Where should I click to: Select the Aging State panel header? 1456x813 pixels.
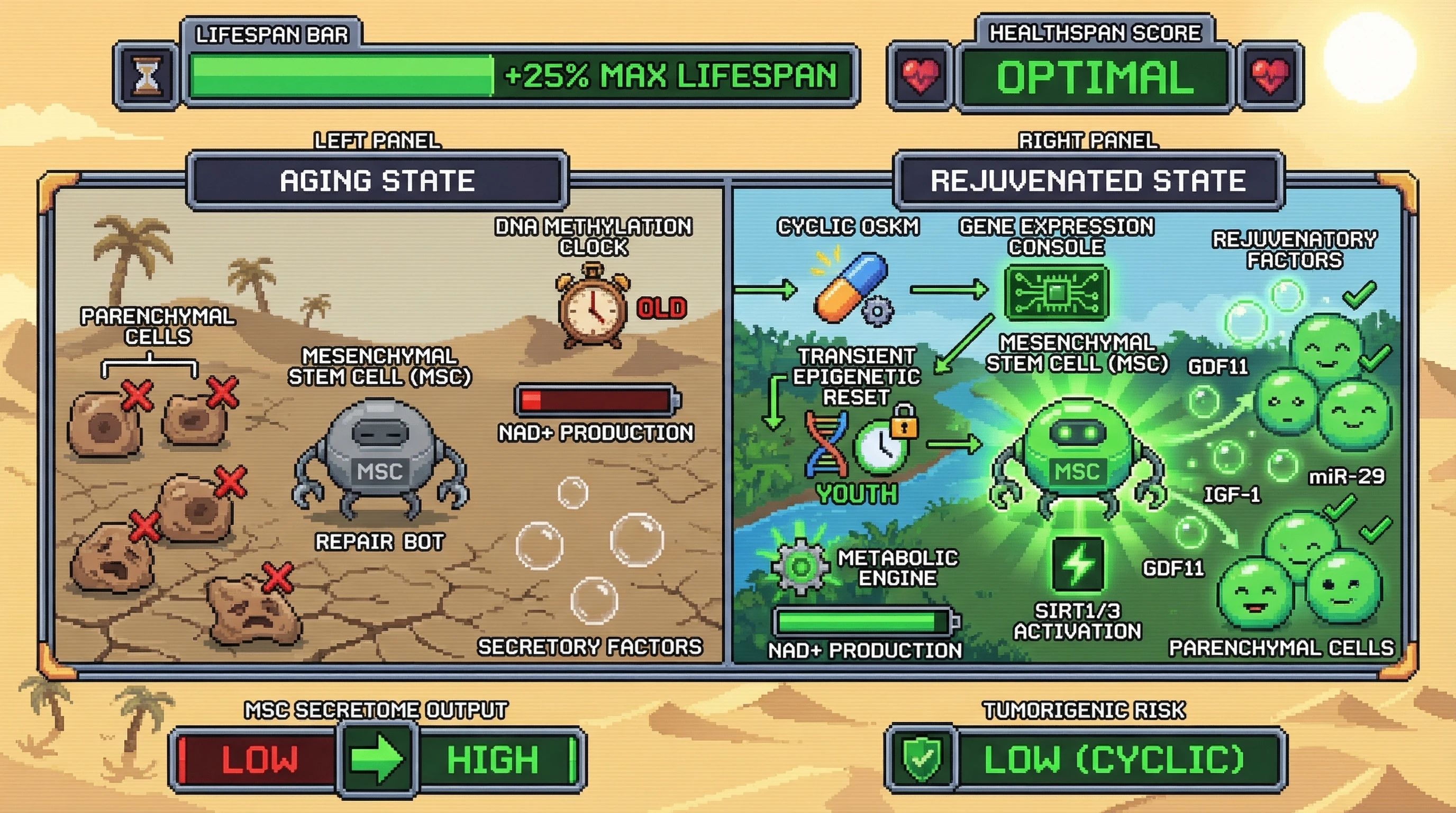coord(377,181)
